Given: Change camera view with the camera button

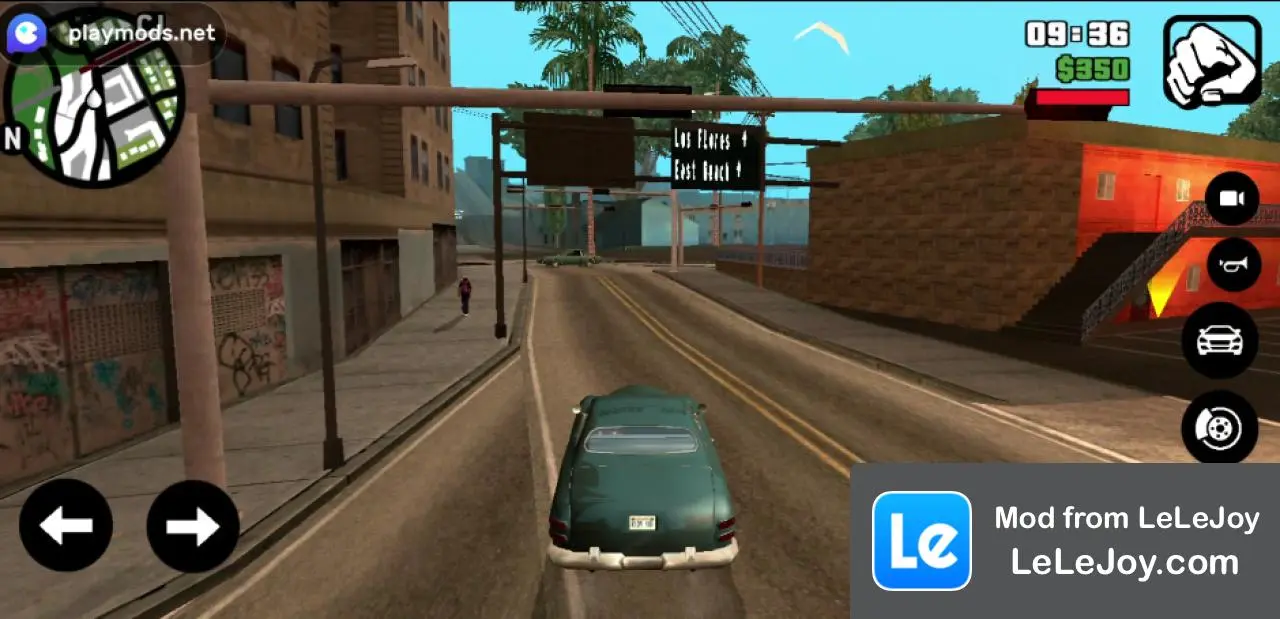Looking at the screenshot, I should tap(1232, 199).
